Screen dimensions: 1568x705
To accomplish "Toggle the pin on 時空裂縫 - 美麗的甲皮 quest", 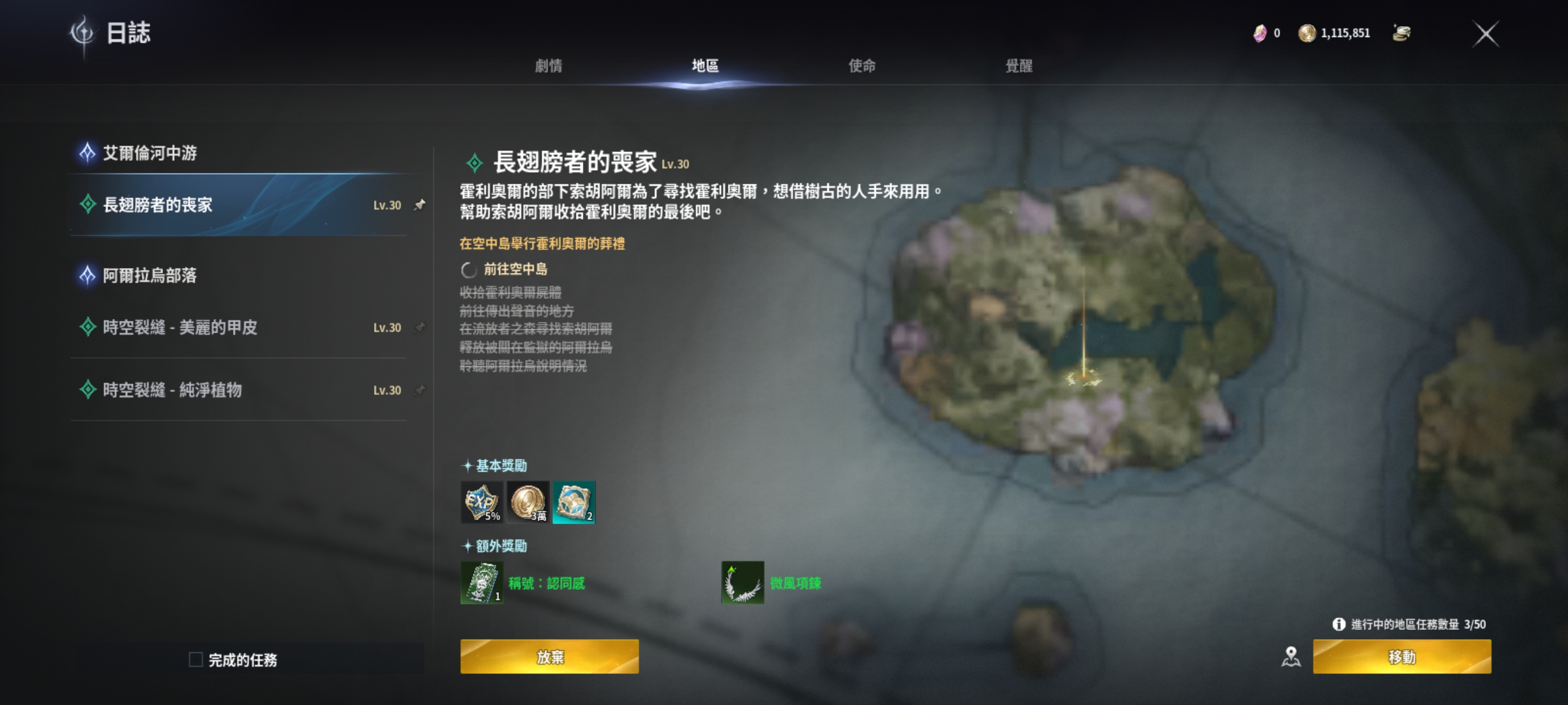I will (419, 327).
